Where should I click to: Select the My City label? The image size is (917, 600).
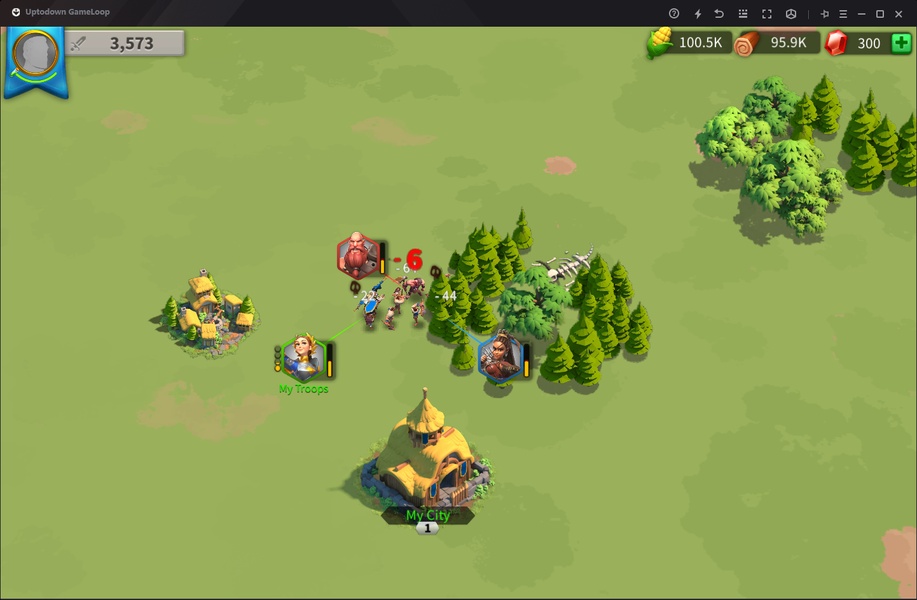tap(427, 515)
